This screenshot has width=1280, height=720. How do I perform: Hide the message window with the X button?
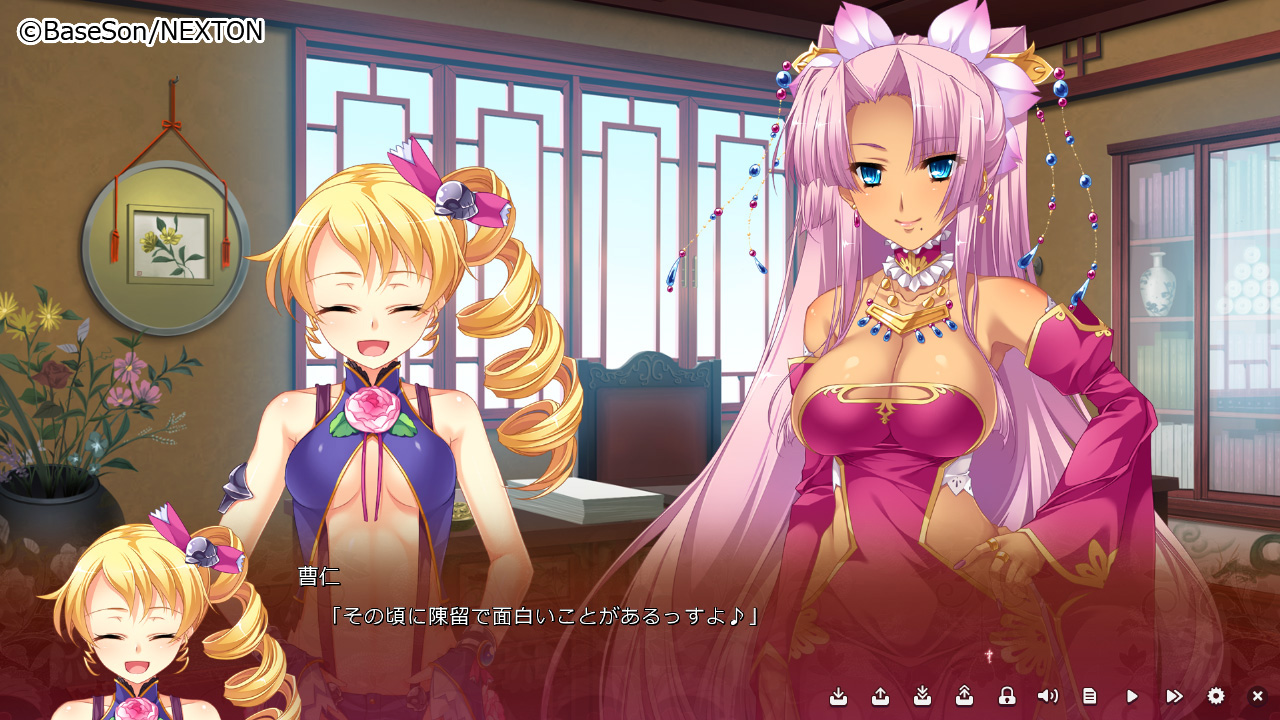(x=1258, y=696)
